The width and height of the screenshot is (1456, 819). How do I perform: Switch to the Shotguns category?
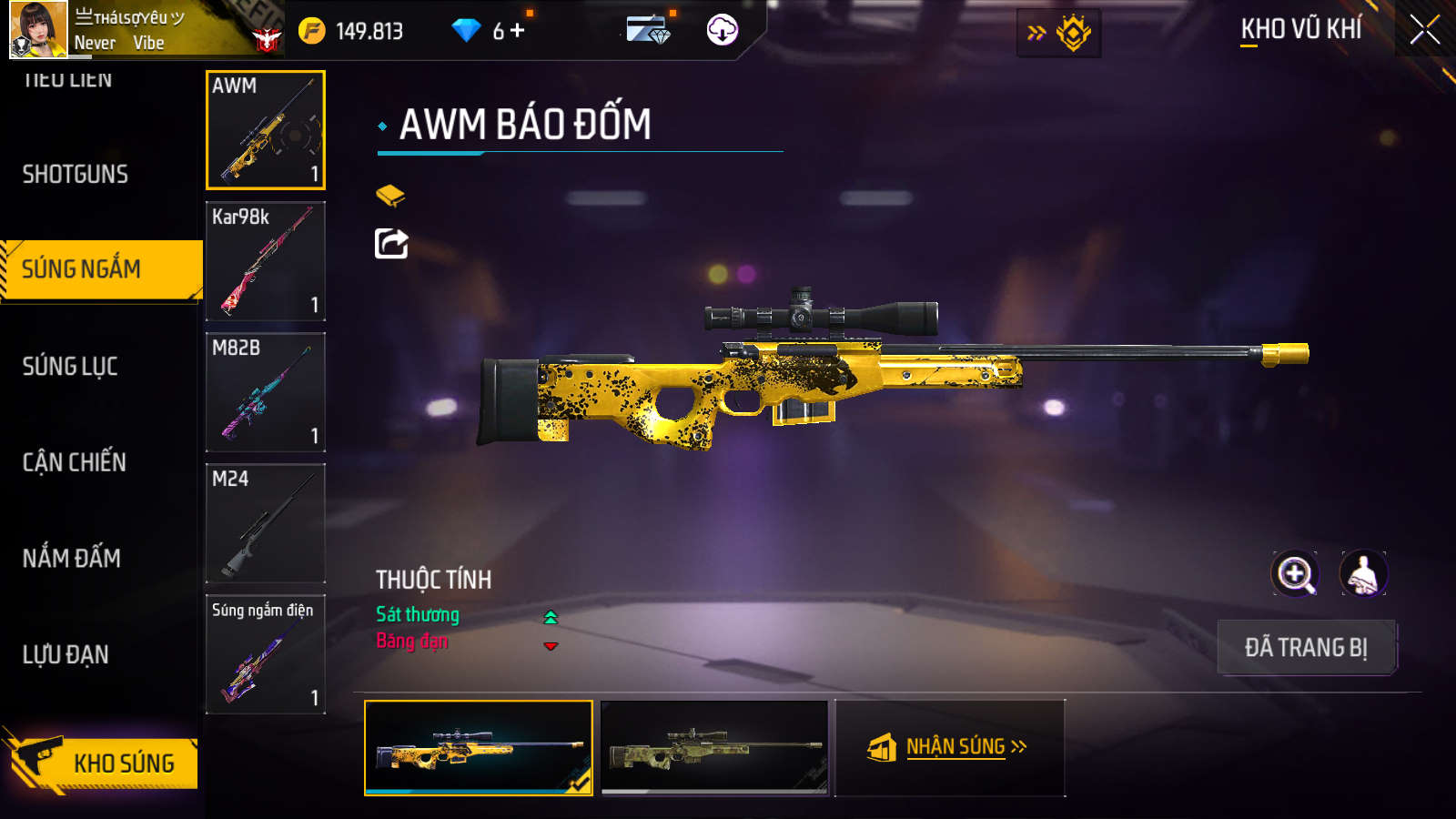point(76,174)
